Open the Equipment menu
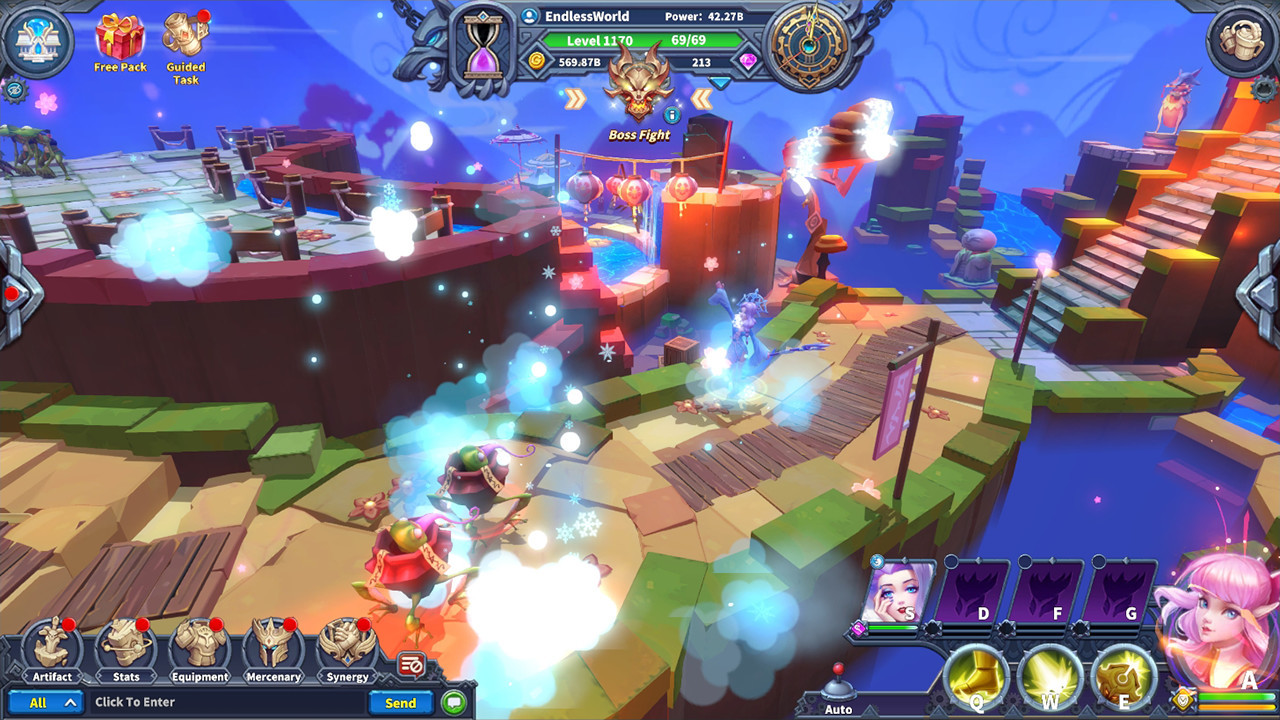The height and width of the screenshot is (720, 1280). coord(199,648)
